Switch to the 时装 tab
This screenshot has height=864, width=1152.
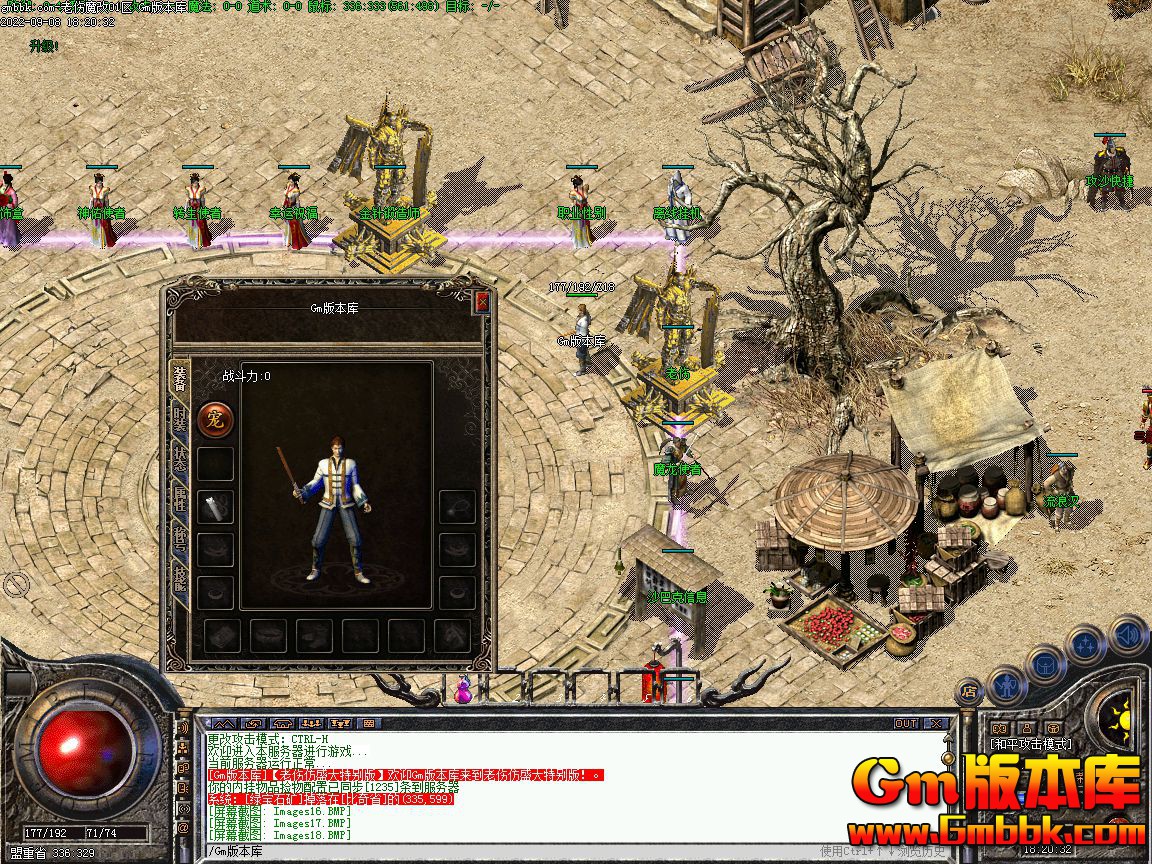[x=180, y=418]
